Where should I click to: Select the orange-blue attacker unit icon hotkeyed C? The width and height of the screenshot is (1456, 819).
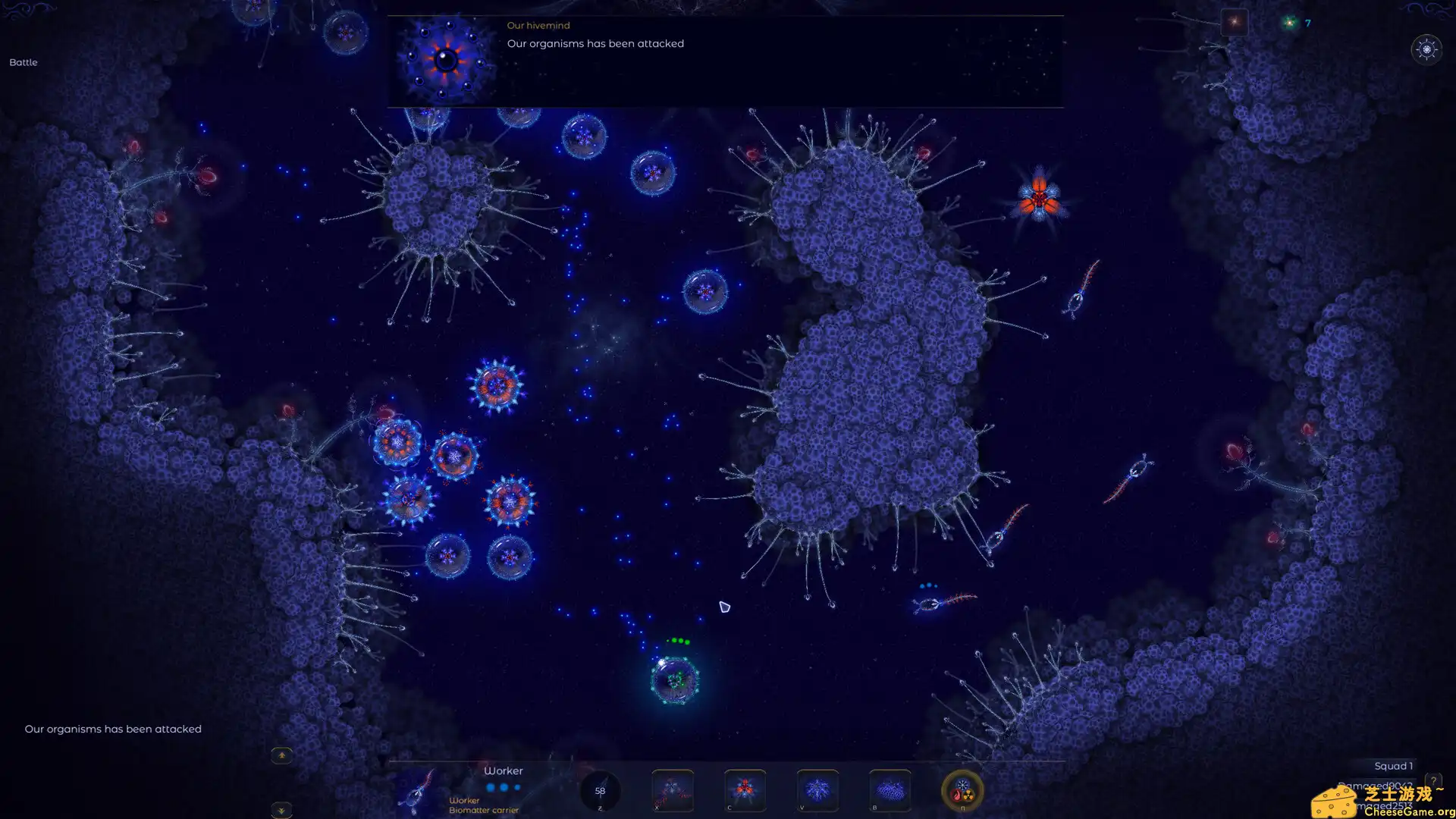tap(745, 791)
